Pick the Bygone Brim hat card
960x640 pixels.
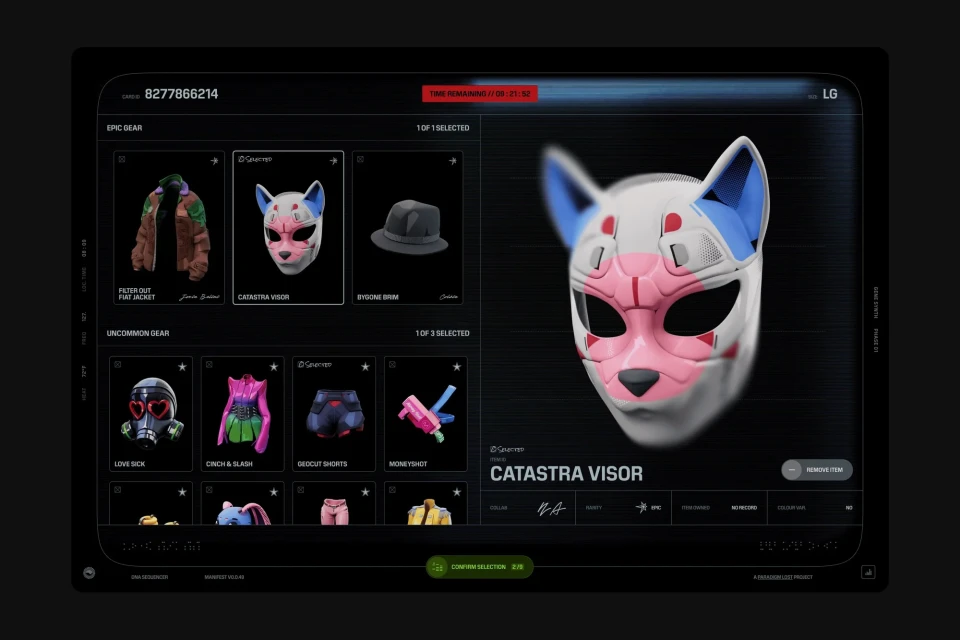(407, 228)
